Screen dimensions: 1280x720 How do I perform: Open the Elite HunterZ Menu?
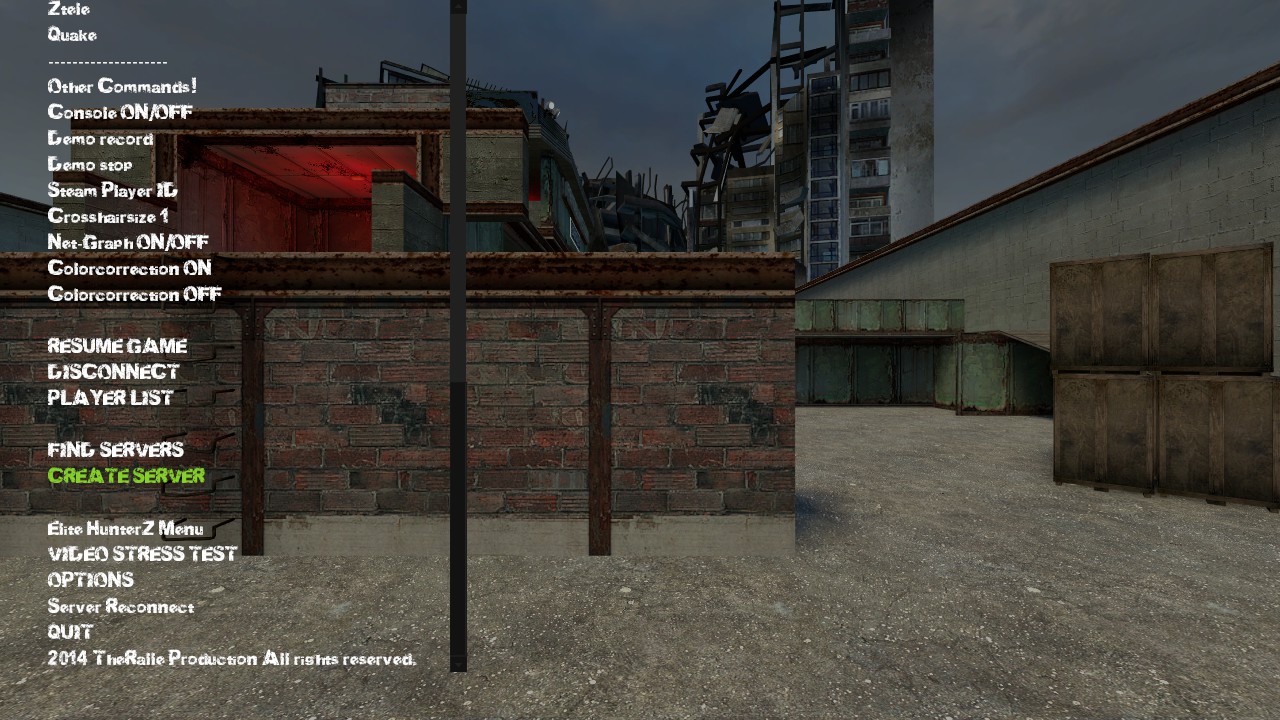click(125, 529)
